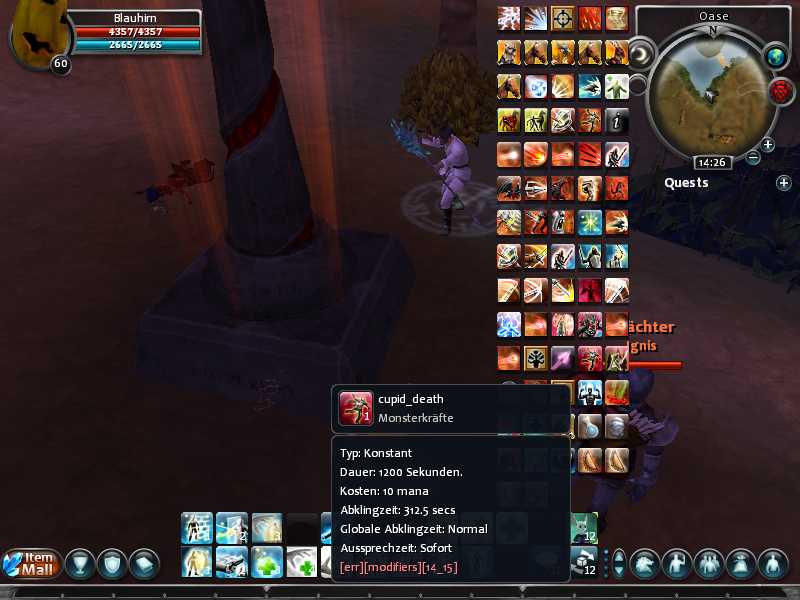Click the minimap zoom-in plus button
This screenshot has width=800, height=600.
click(768, 145)
